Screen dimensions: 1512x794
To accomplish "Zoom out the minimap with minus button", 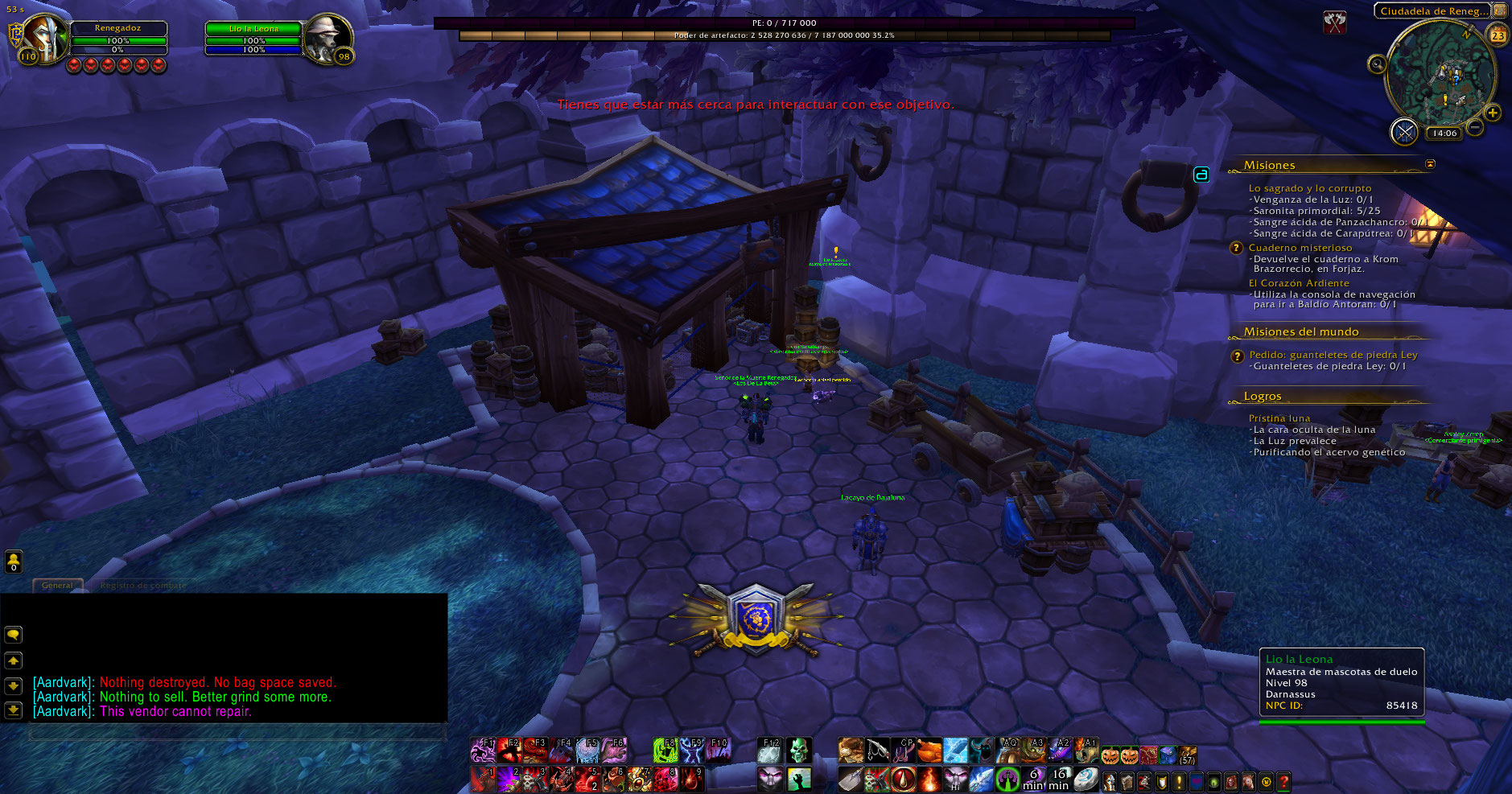I will coord(1475,127).
